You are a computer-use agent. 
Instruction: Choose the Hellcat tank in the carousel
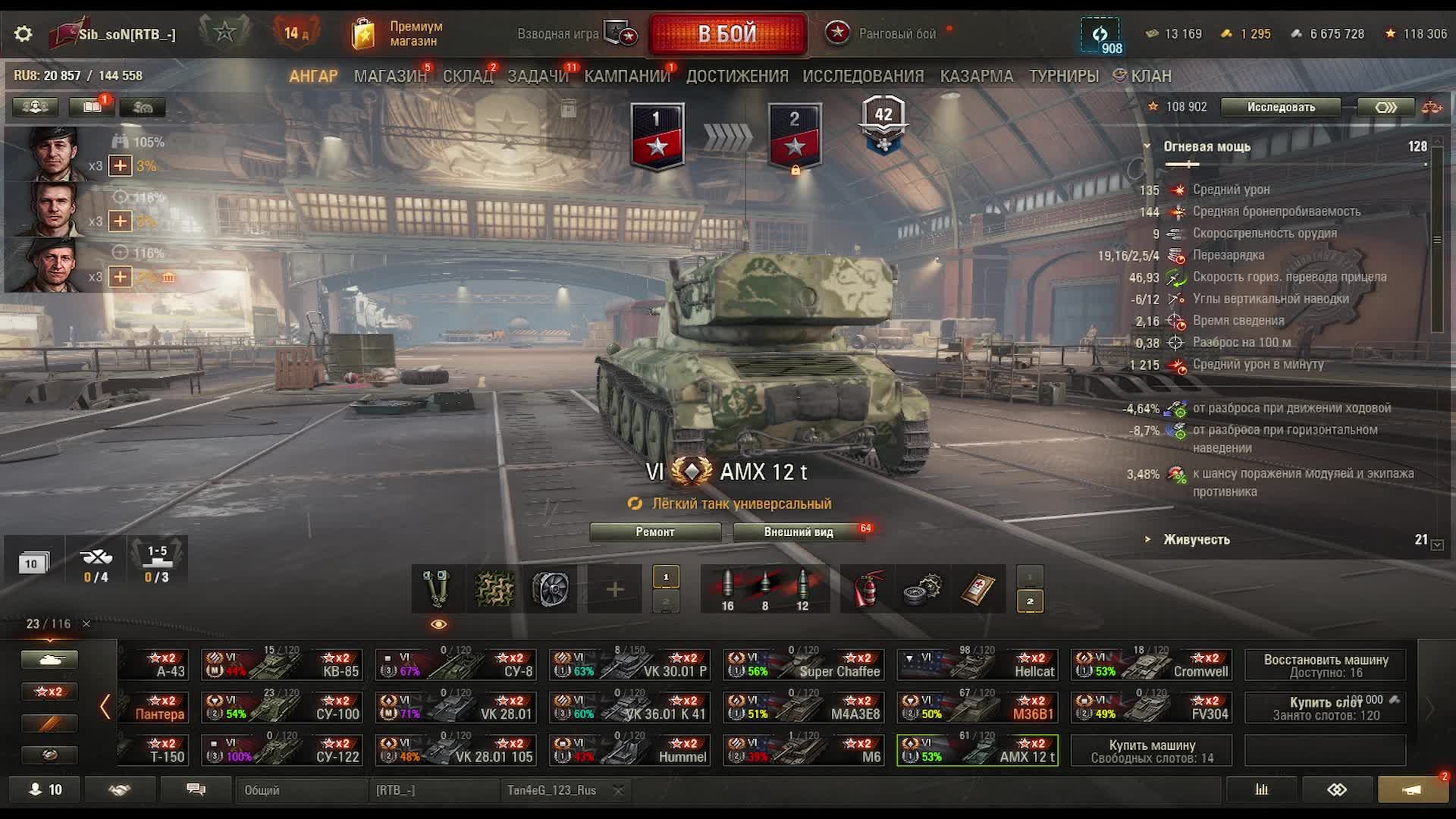point(978,664)
